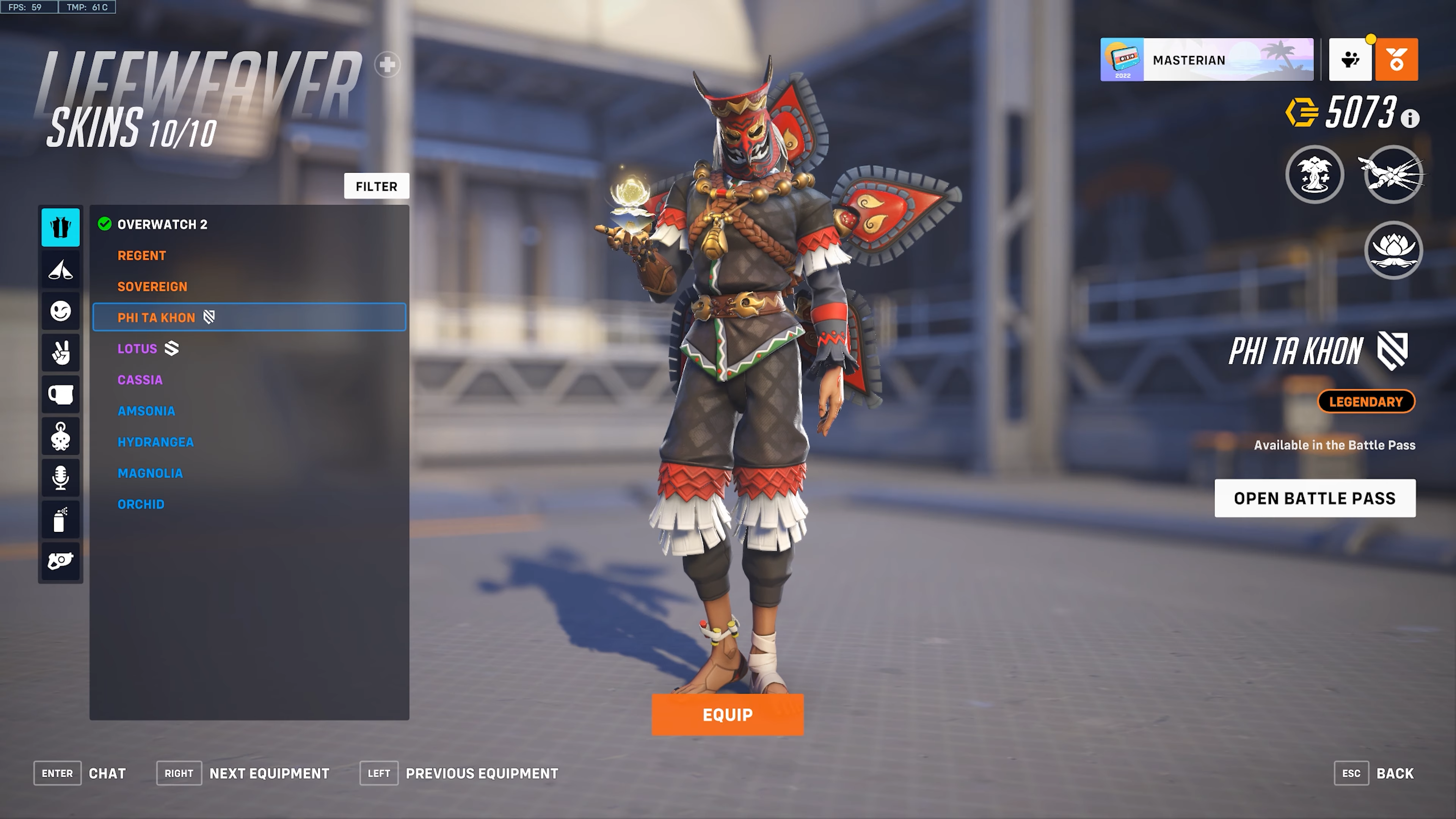
Task: Pick the Cassia skin
Action: [140, 380]
